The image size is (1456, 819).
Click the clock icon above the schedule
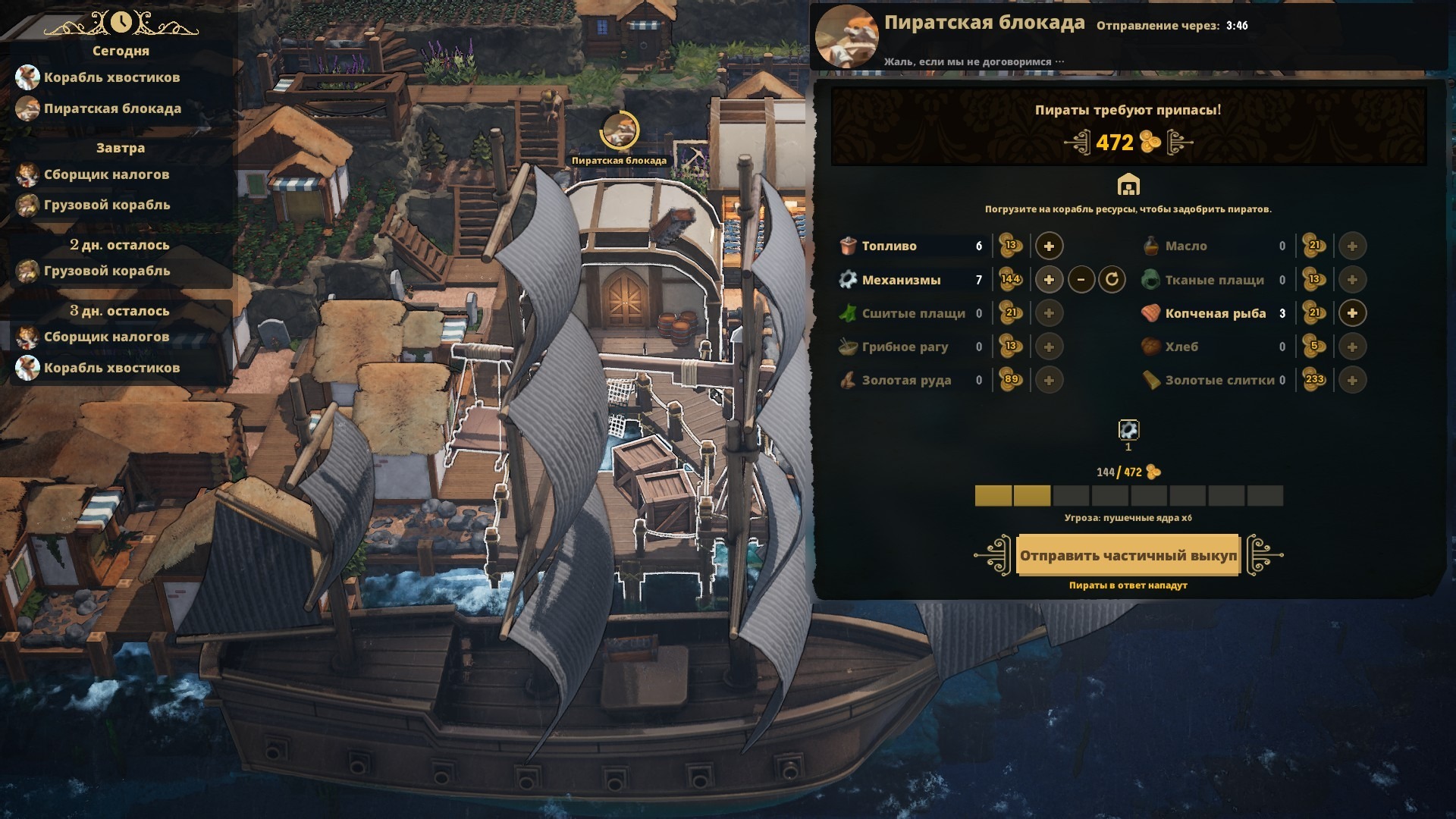click(121, 23)
